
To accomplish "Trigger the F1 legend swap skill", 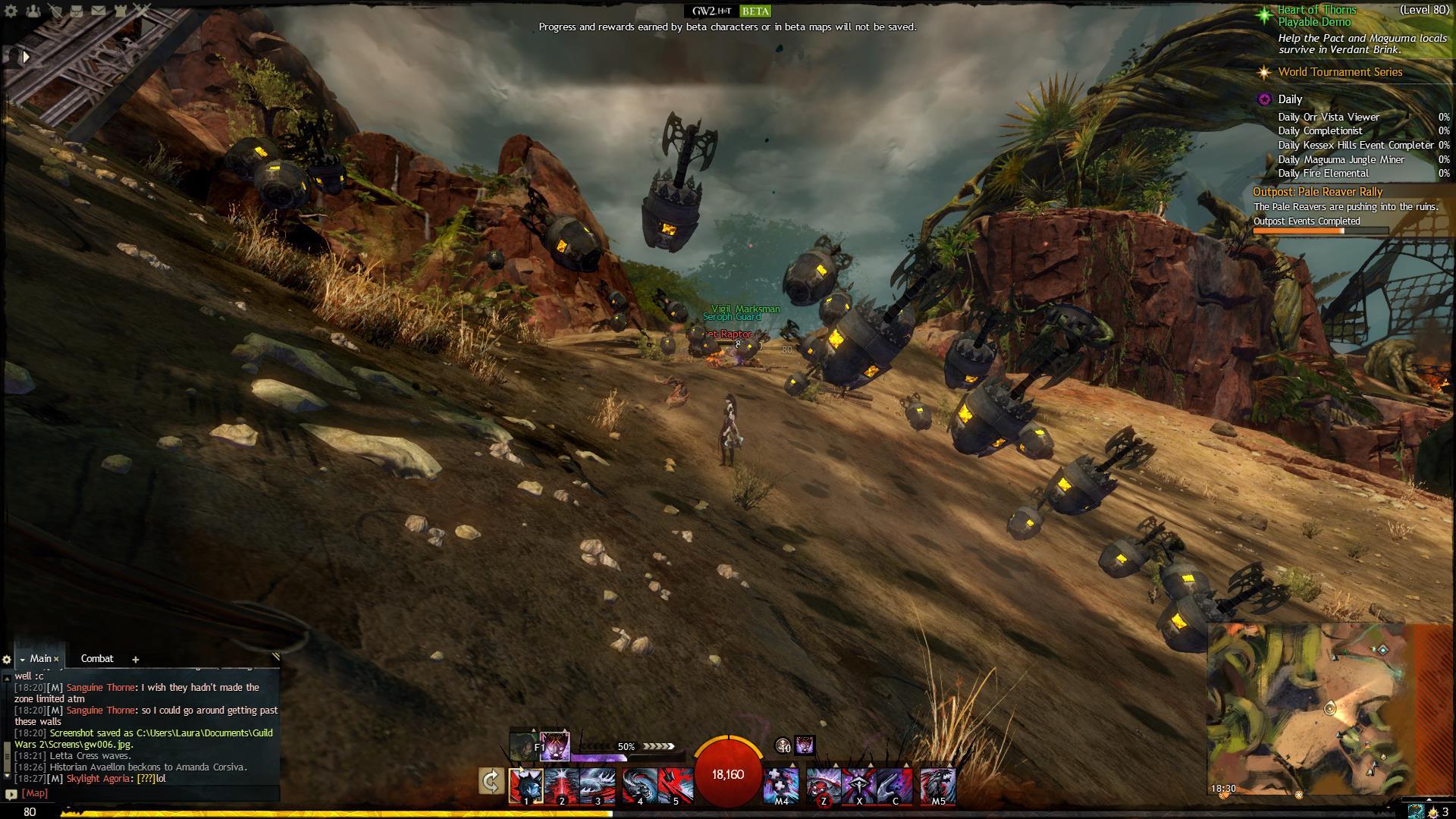I will point(554,746).
